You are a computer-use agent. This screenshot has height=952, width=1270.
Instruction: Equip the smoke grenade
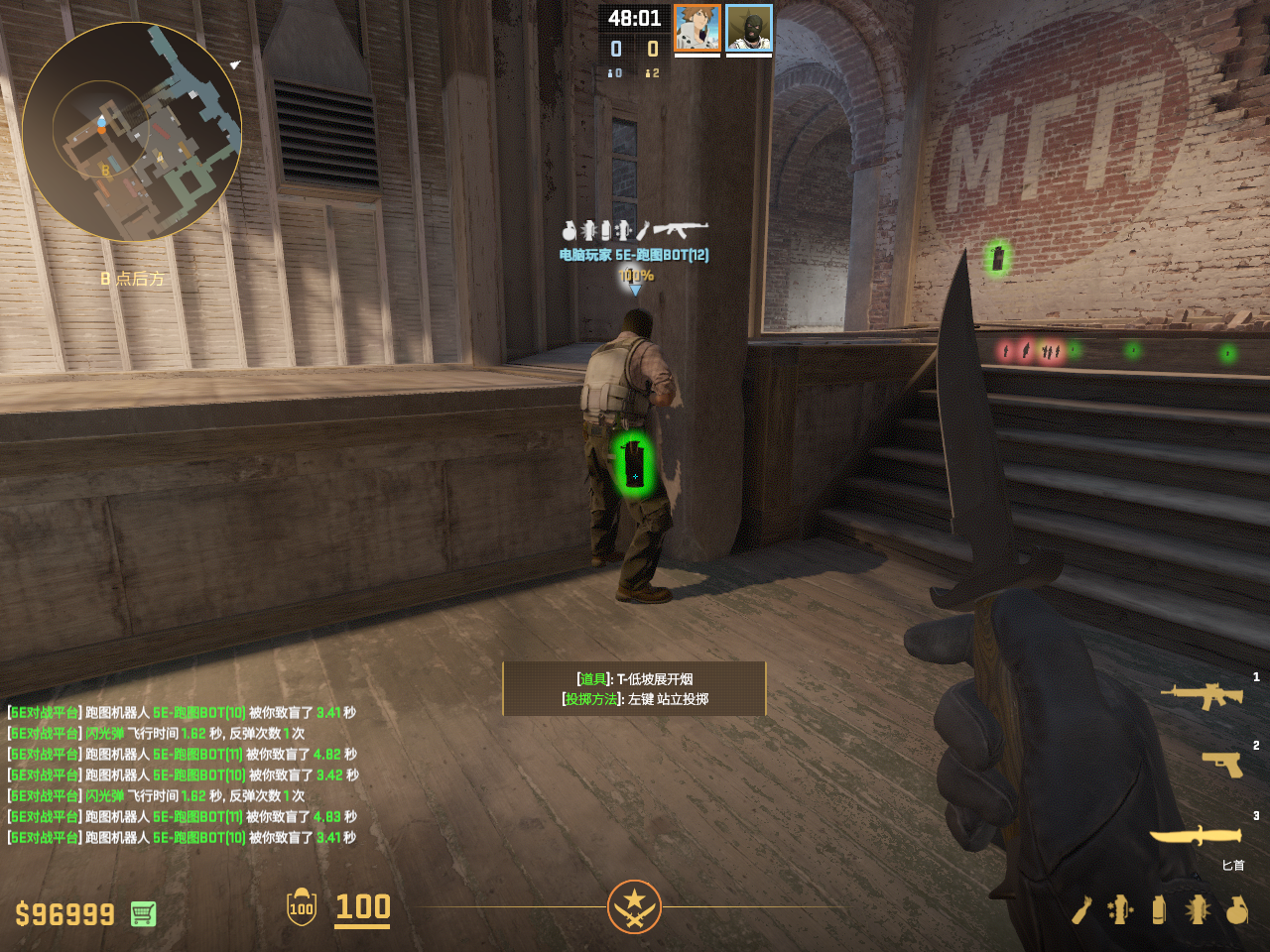click(1159, 909)
